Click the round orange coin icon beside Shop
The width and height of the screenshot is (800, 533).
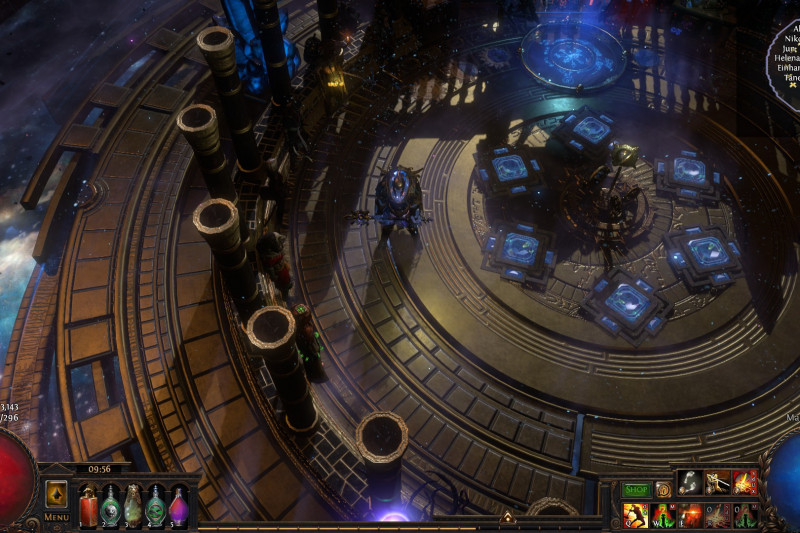tap(663, 490)
